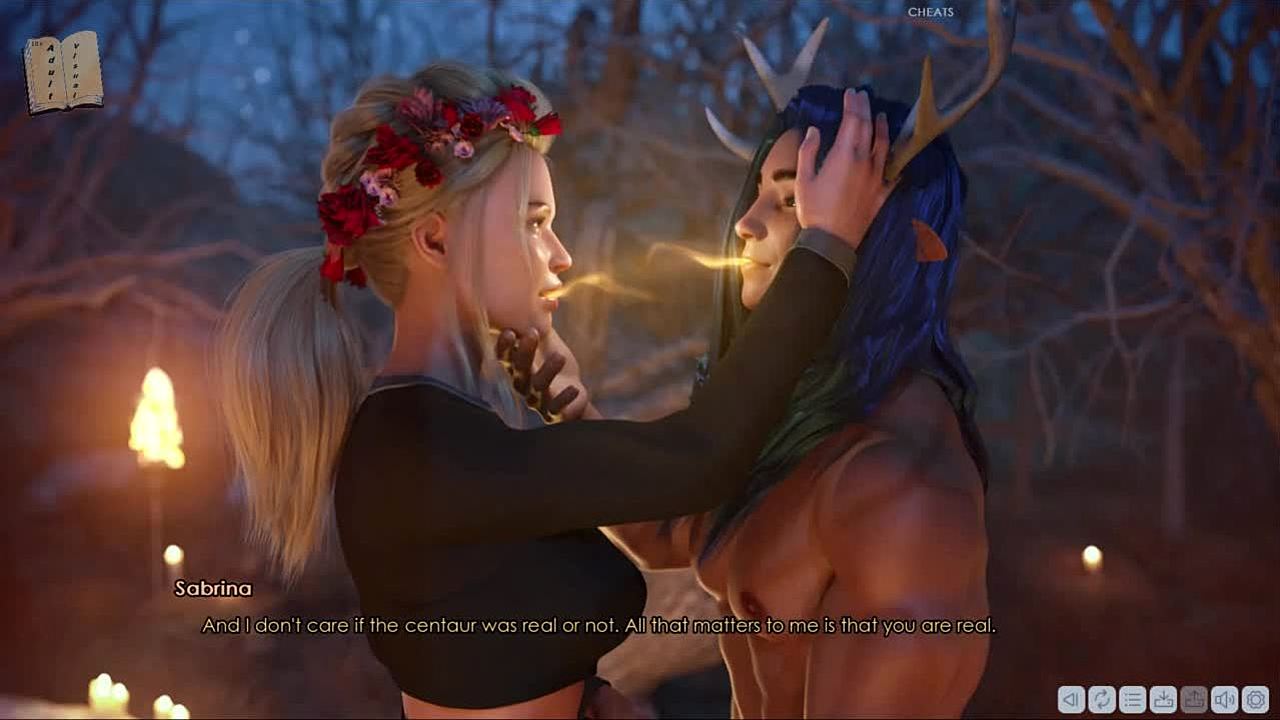
Task: Toggle the circular arrows auto button
Action: tap(1102, 699)
